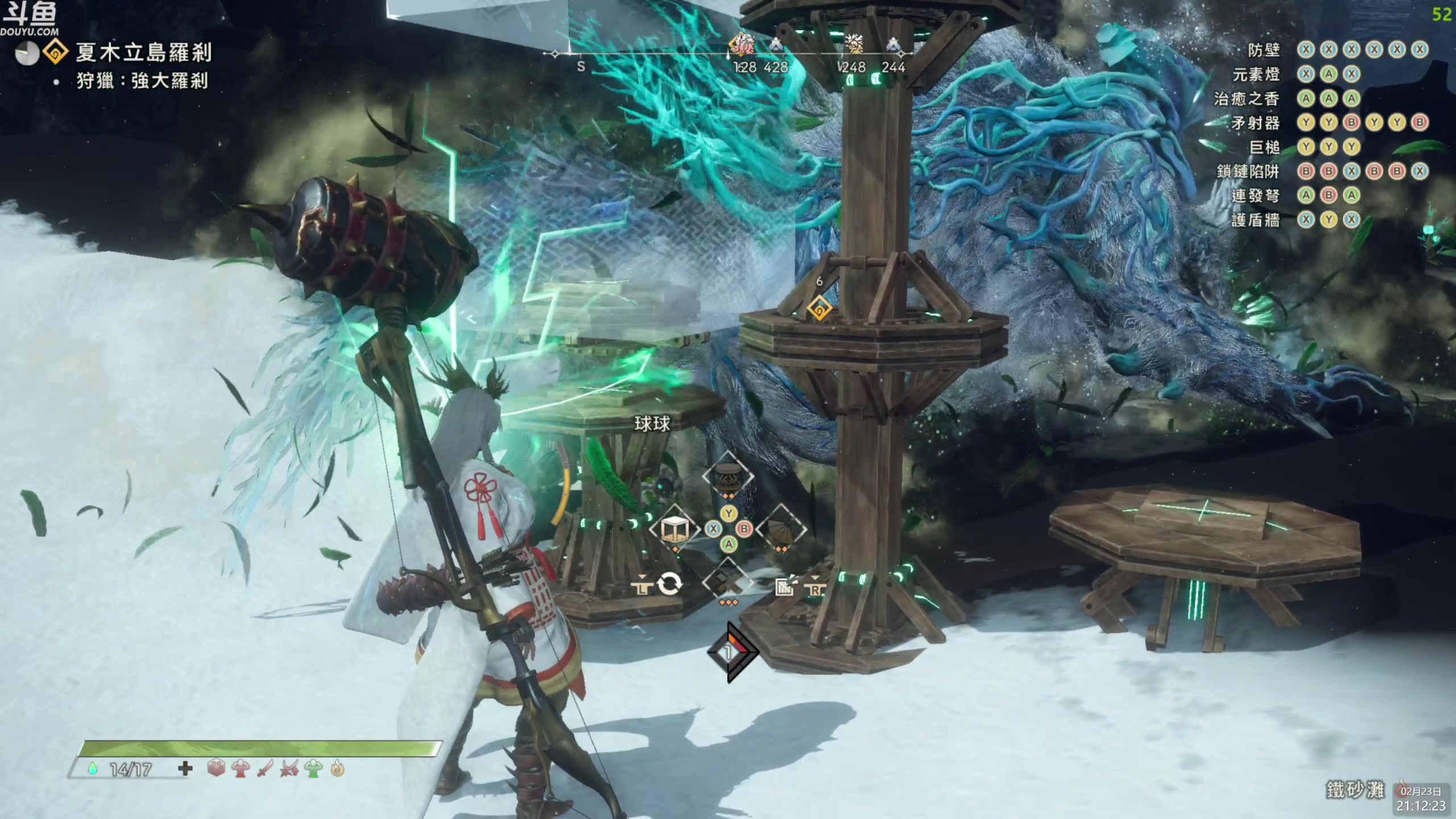Click the red sword attack buff icon
Viewport: 1456px width, 819px height.
click(265, 769)
